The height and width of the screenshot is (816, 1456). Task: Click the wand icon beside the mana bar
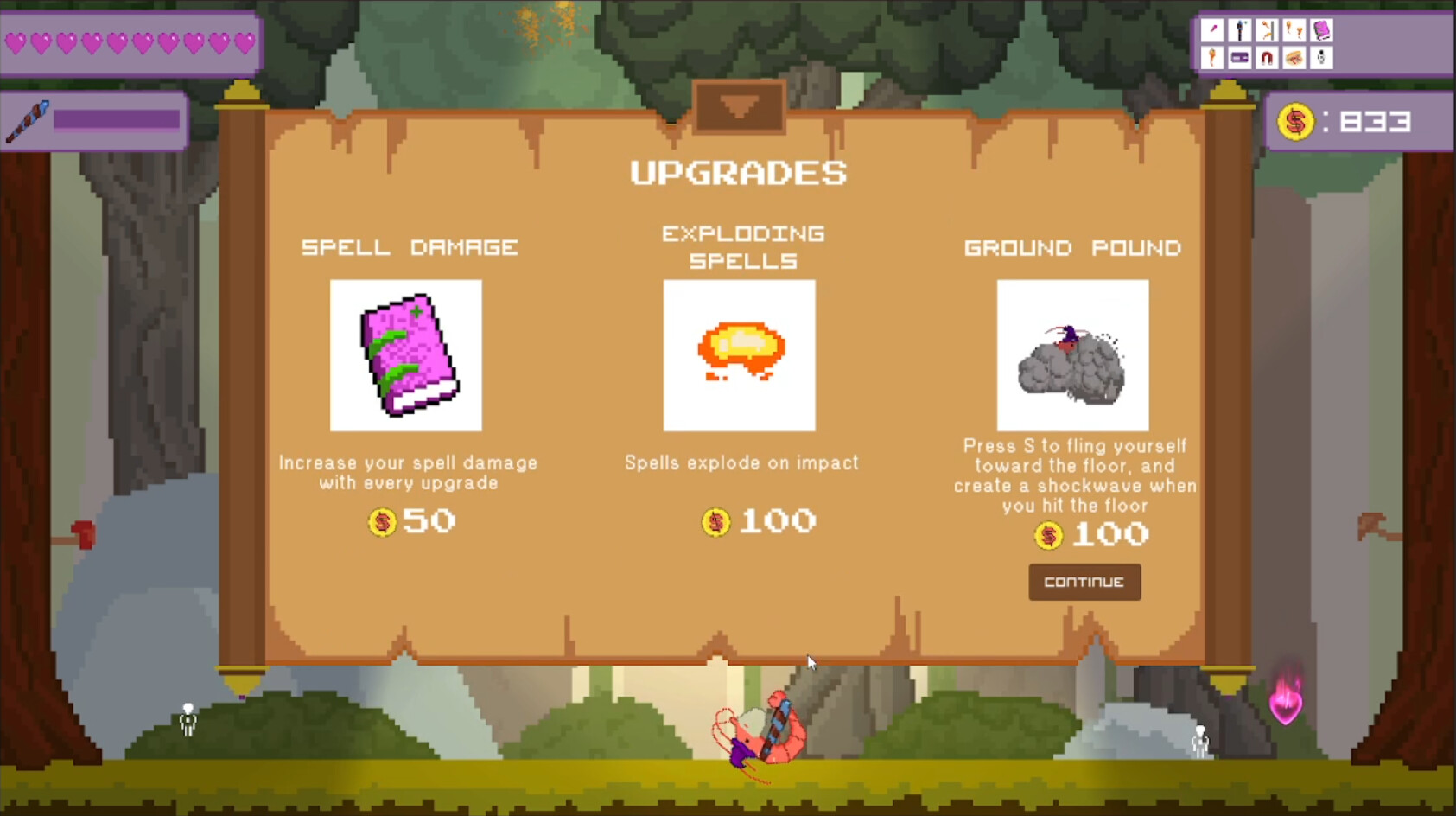click(28, 119)
